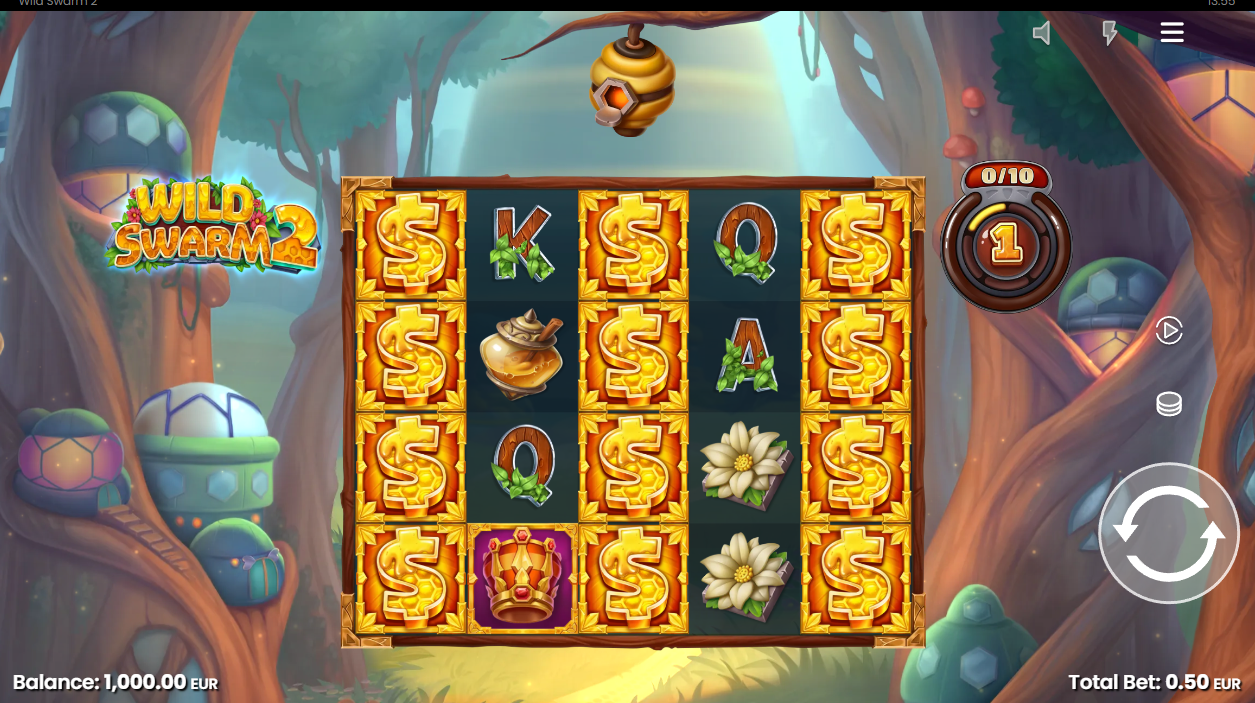Spin the reels with the large circular button
Viewport: 1255px width, 703px height.
(x=1168, y=533)
